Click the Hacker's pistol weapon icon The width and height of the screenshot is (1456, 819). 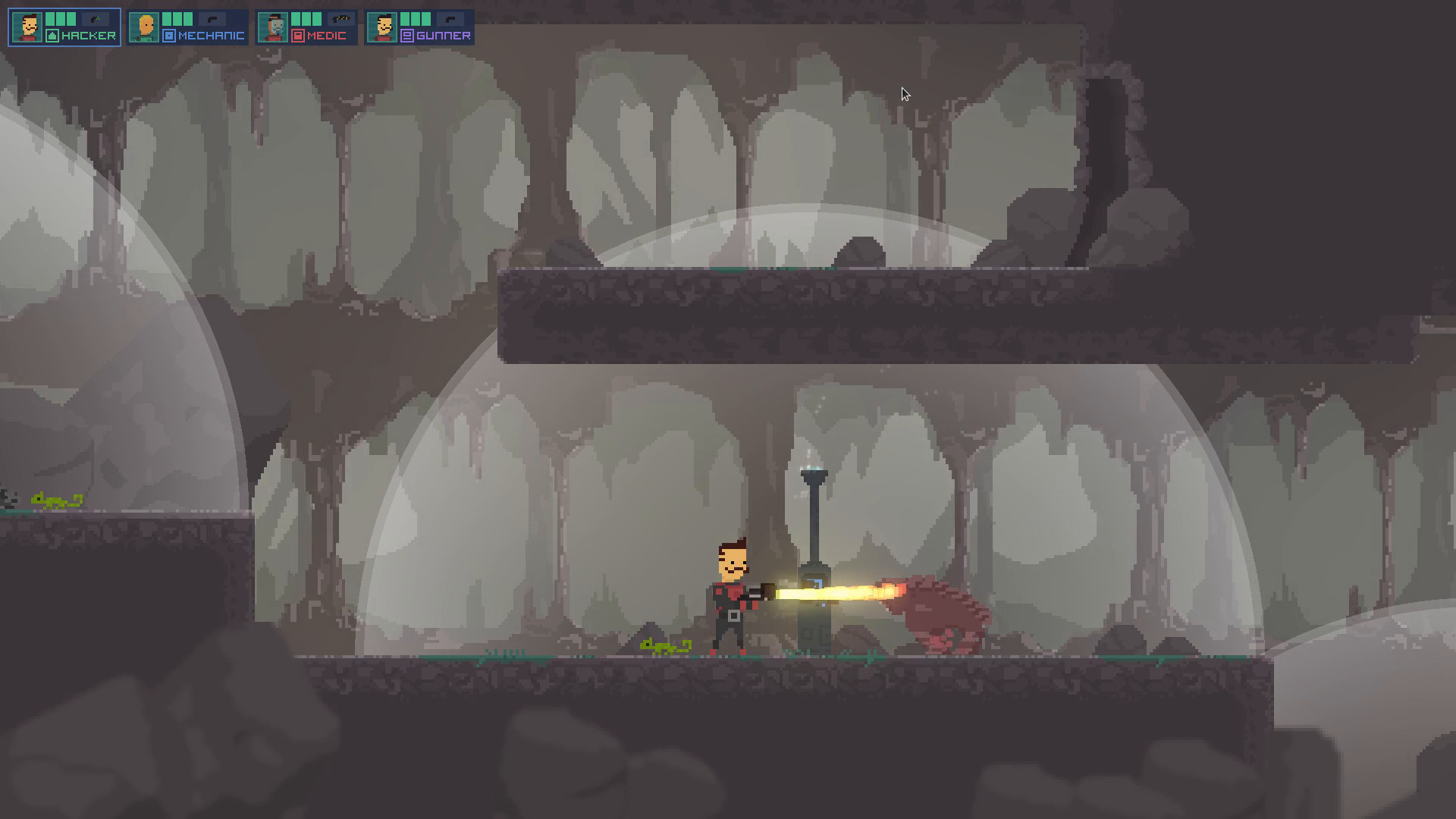click(93, 19)
